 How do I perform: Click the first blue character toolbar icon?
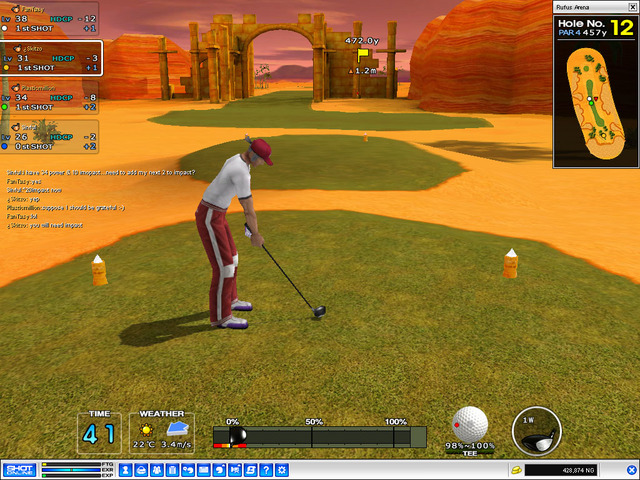pyautogui.click(x=126, y=469)
